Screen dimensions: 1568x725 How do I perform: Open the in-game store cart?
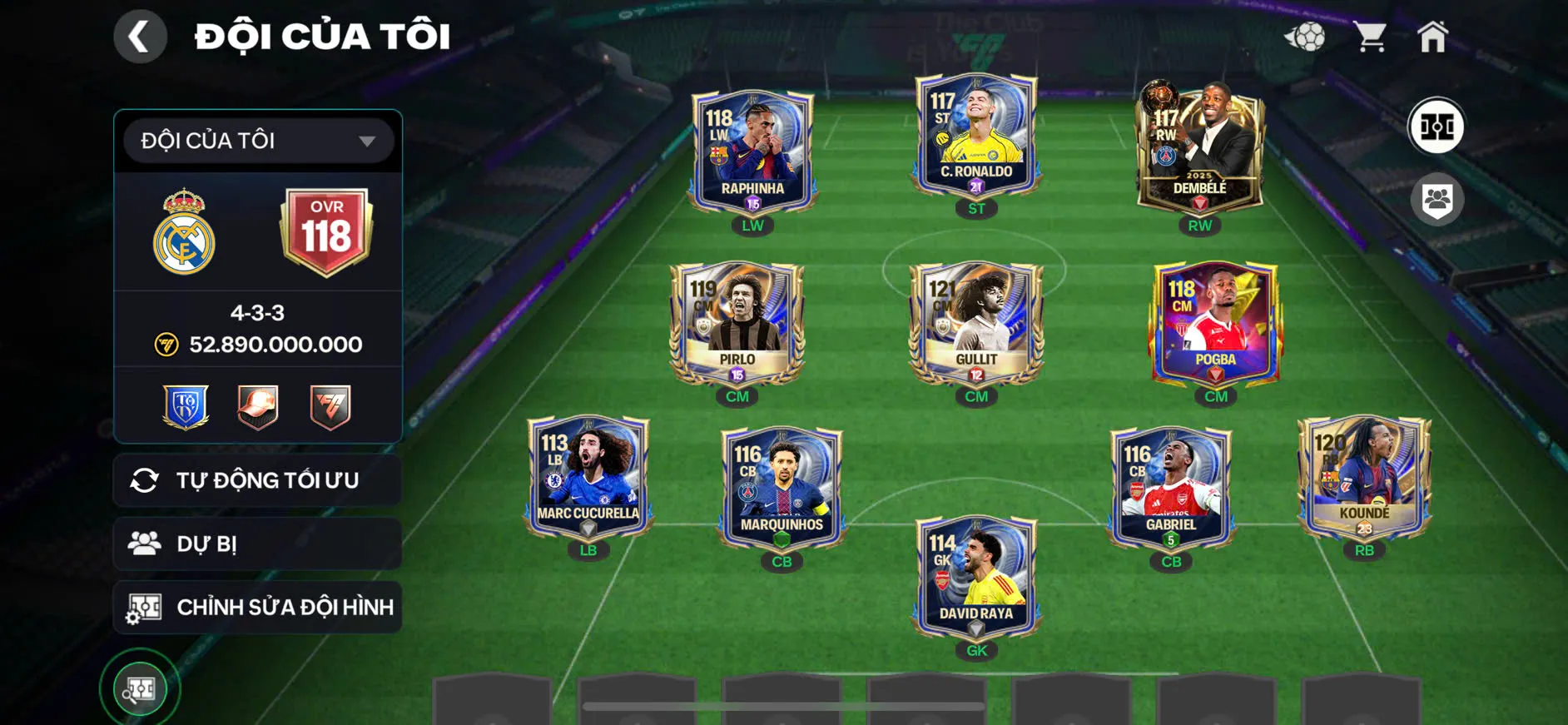[1372, 37]
